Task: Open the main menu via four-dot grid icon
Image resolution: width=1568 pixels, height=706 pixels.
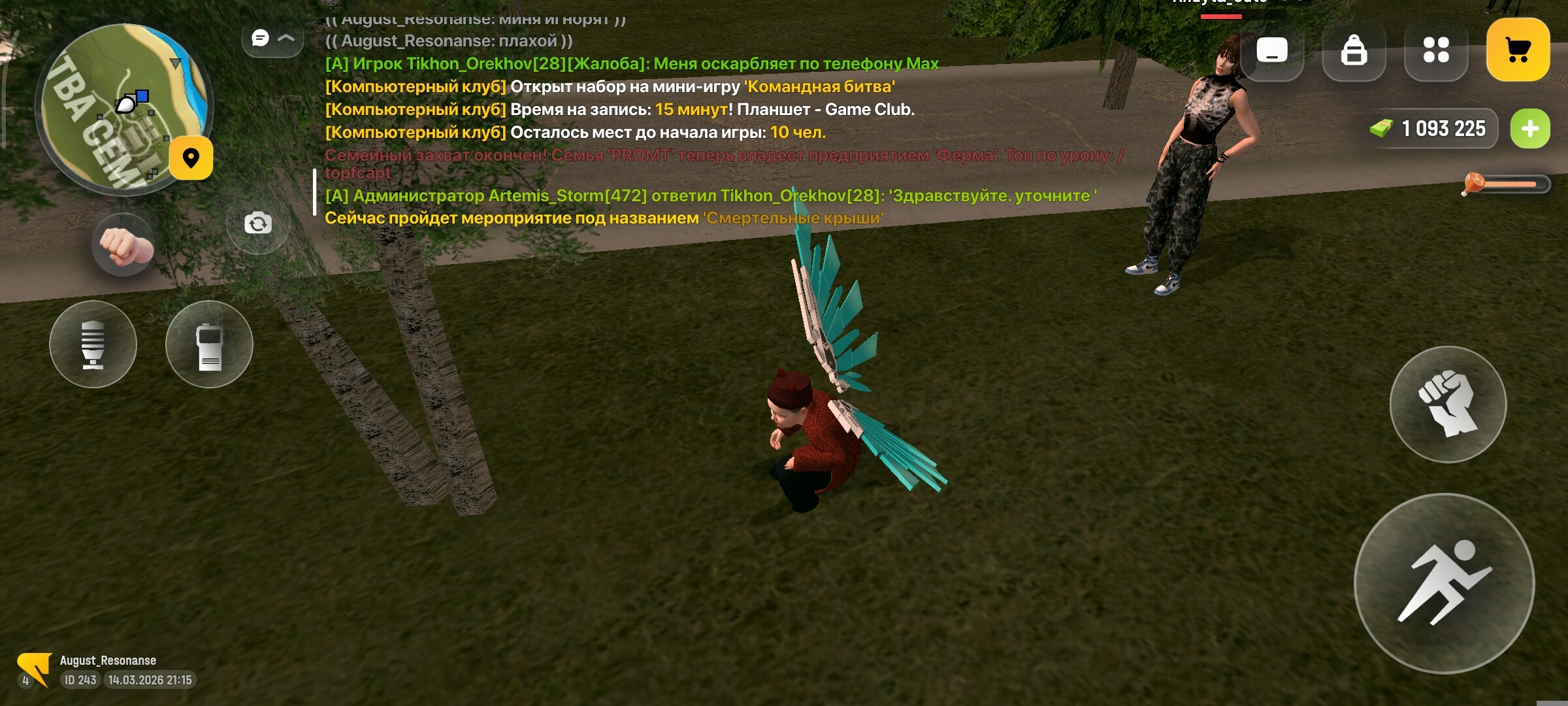Action: click(1435, 48)
